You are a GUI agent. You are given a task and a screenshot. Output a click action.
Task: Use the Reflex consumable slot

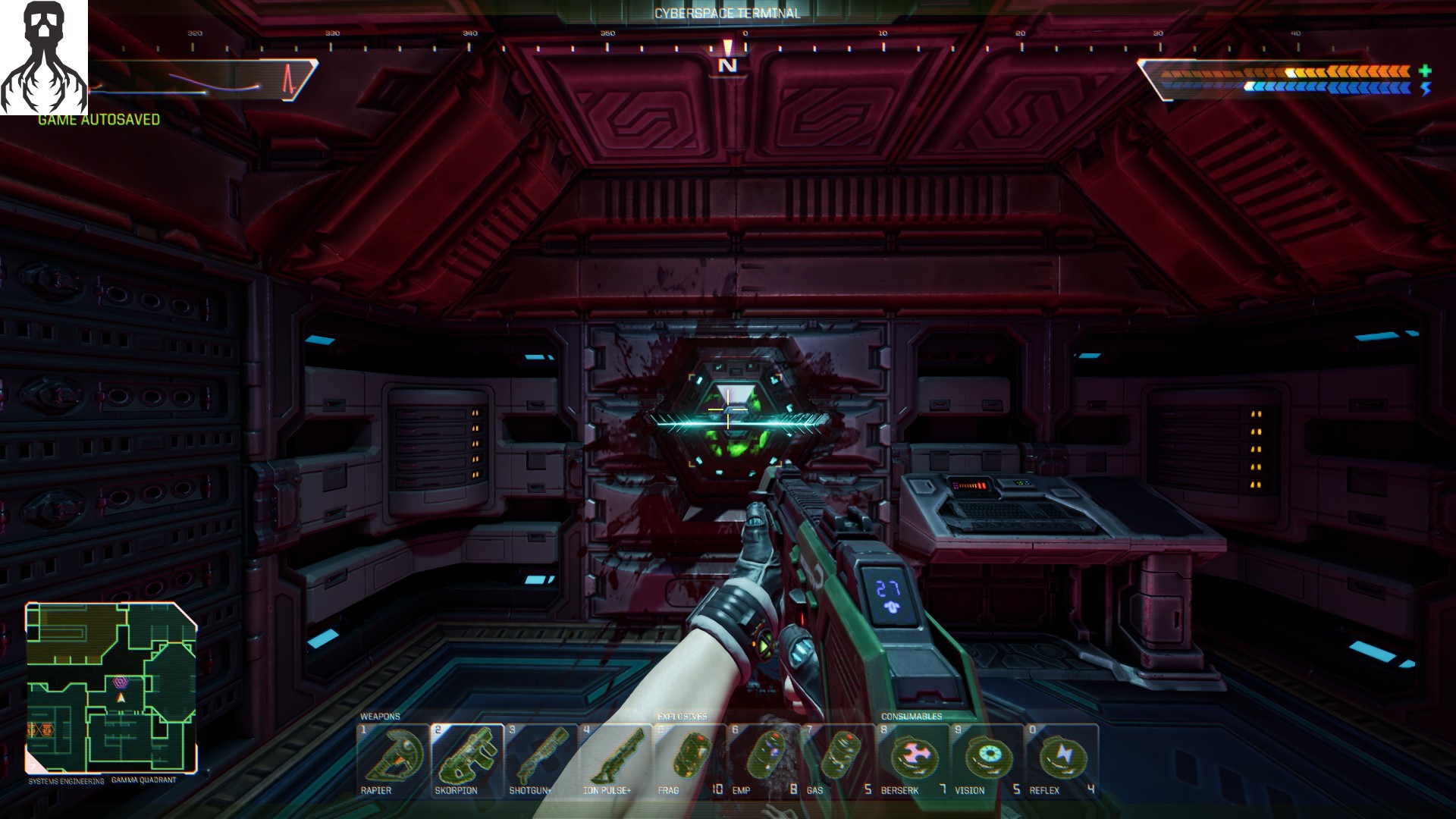1061,761
